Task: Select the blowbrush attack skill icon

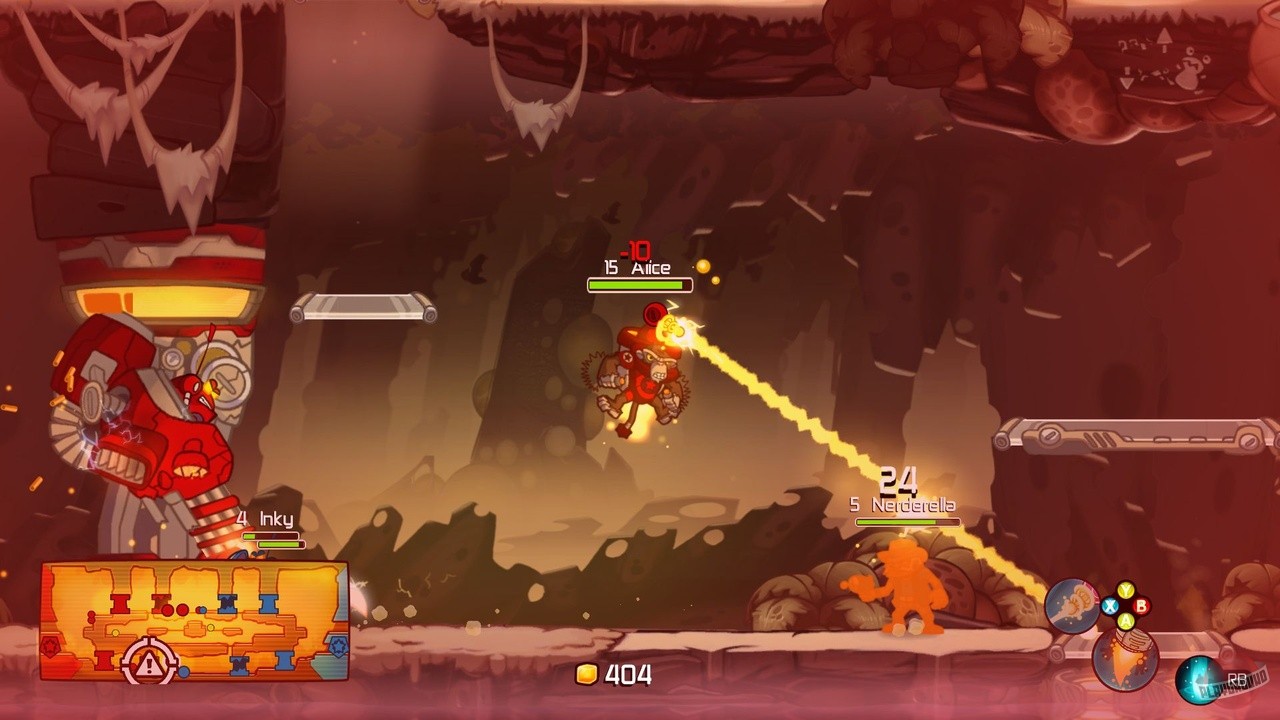Action: click(1072, 604)
